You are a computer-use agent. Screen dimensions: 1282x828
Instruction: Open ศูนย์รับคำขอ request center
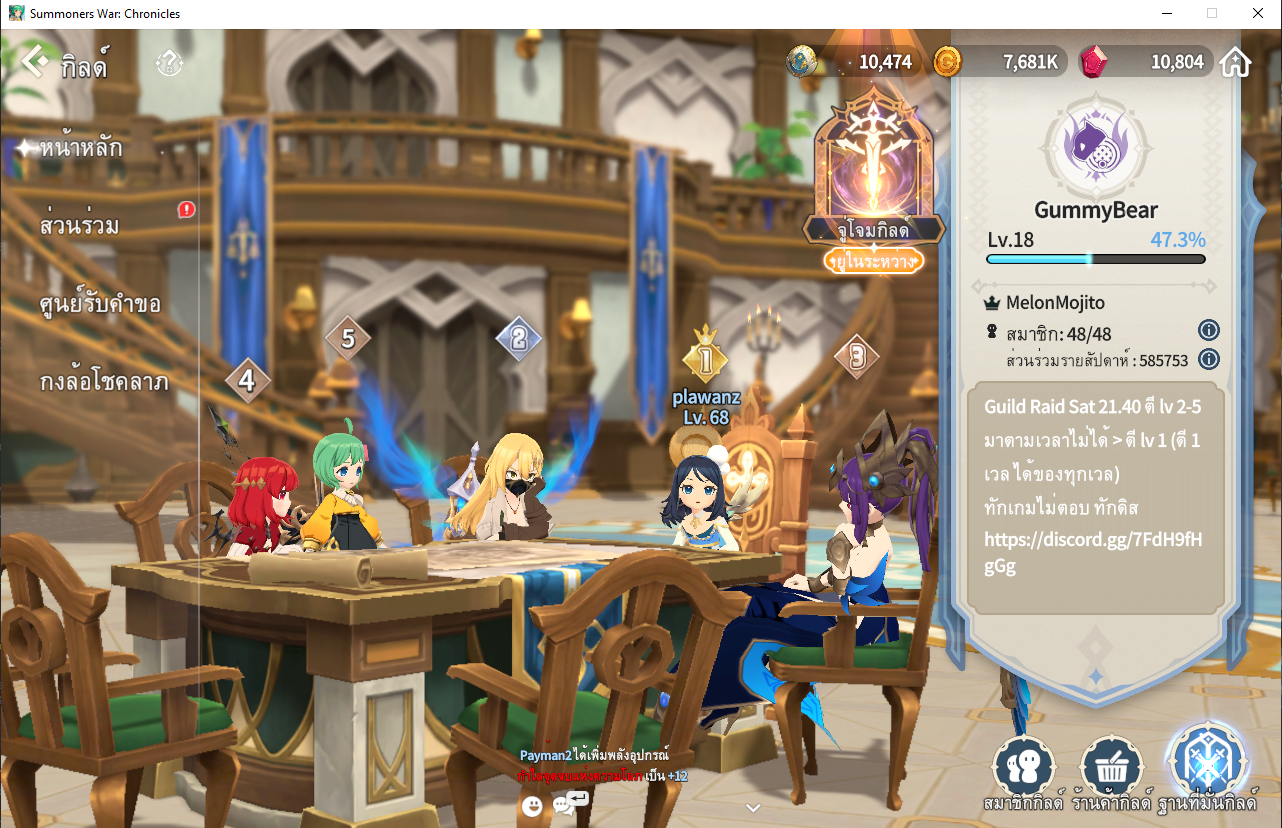[x=100, y=304]
